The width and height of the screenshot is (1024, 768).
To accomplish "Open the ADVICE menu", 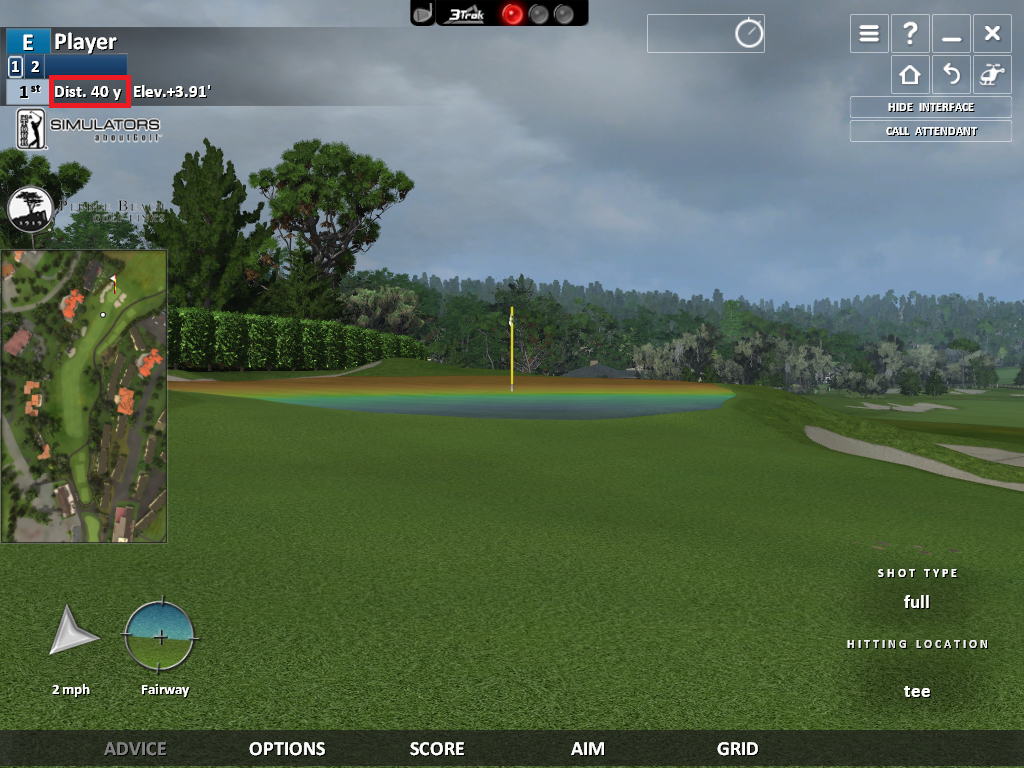I will [135, 749].
